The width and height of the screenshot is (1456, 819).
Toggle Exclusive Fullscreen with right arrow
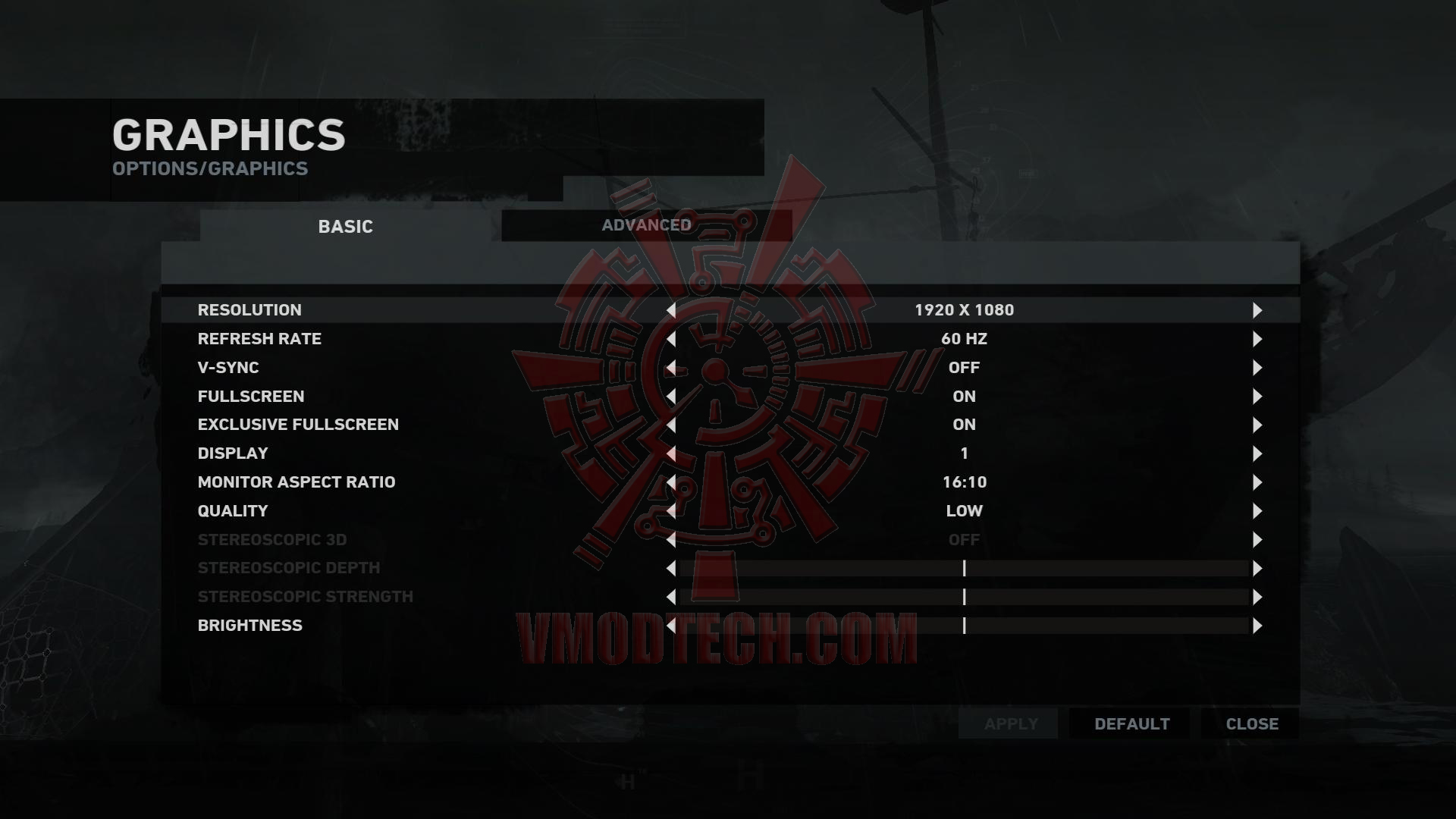click(1257, 425)
